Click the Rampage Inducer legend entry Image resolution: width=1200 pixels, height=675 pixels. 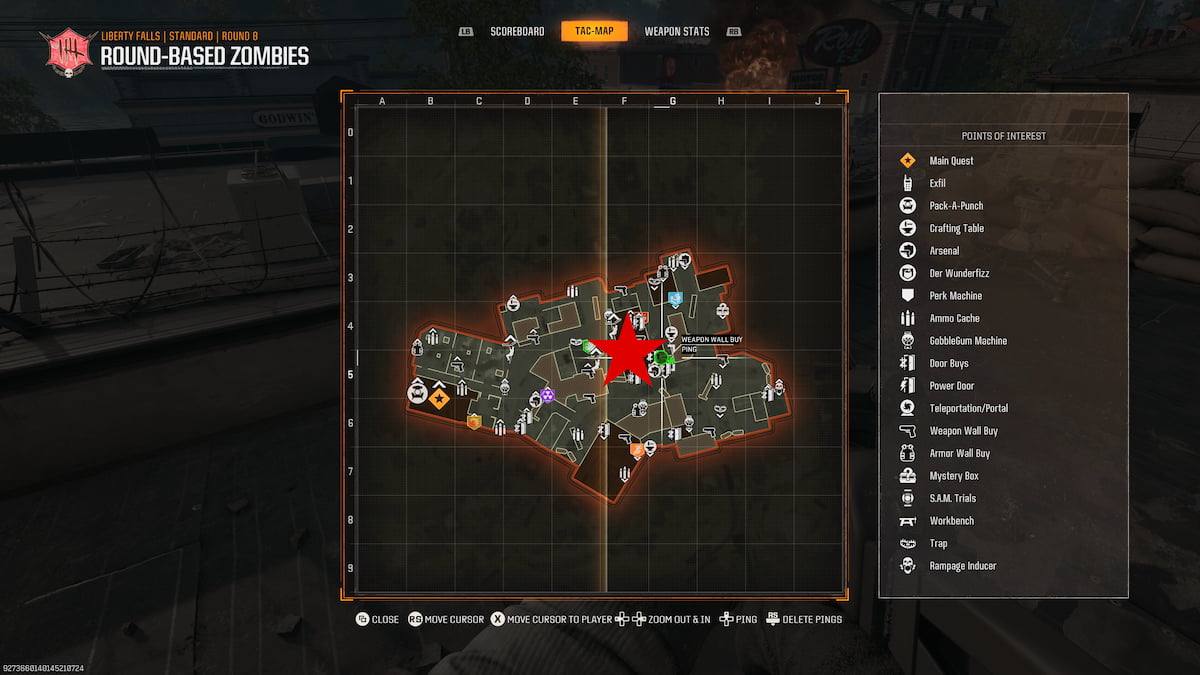pos(962,566)
